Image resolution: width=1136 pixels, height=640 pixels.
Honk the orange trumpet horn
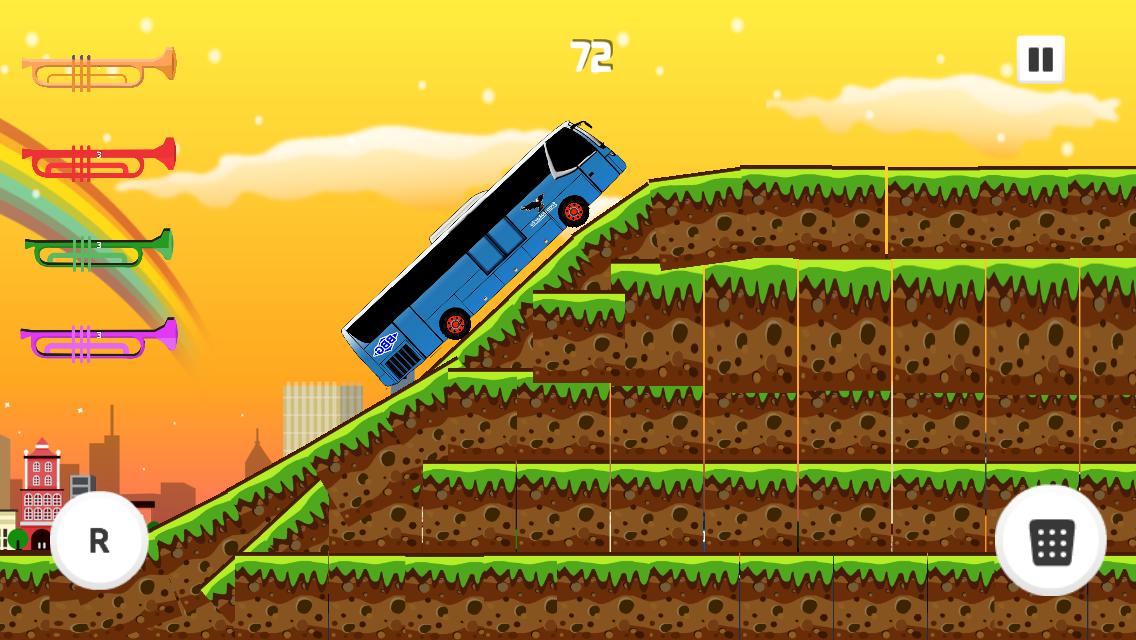click(x=99, y=69)
